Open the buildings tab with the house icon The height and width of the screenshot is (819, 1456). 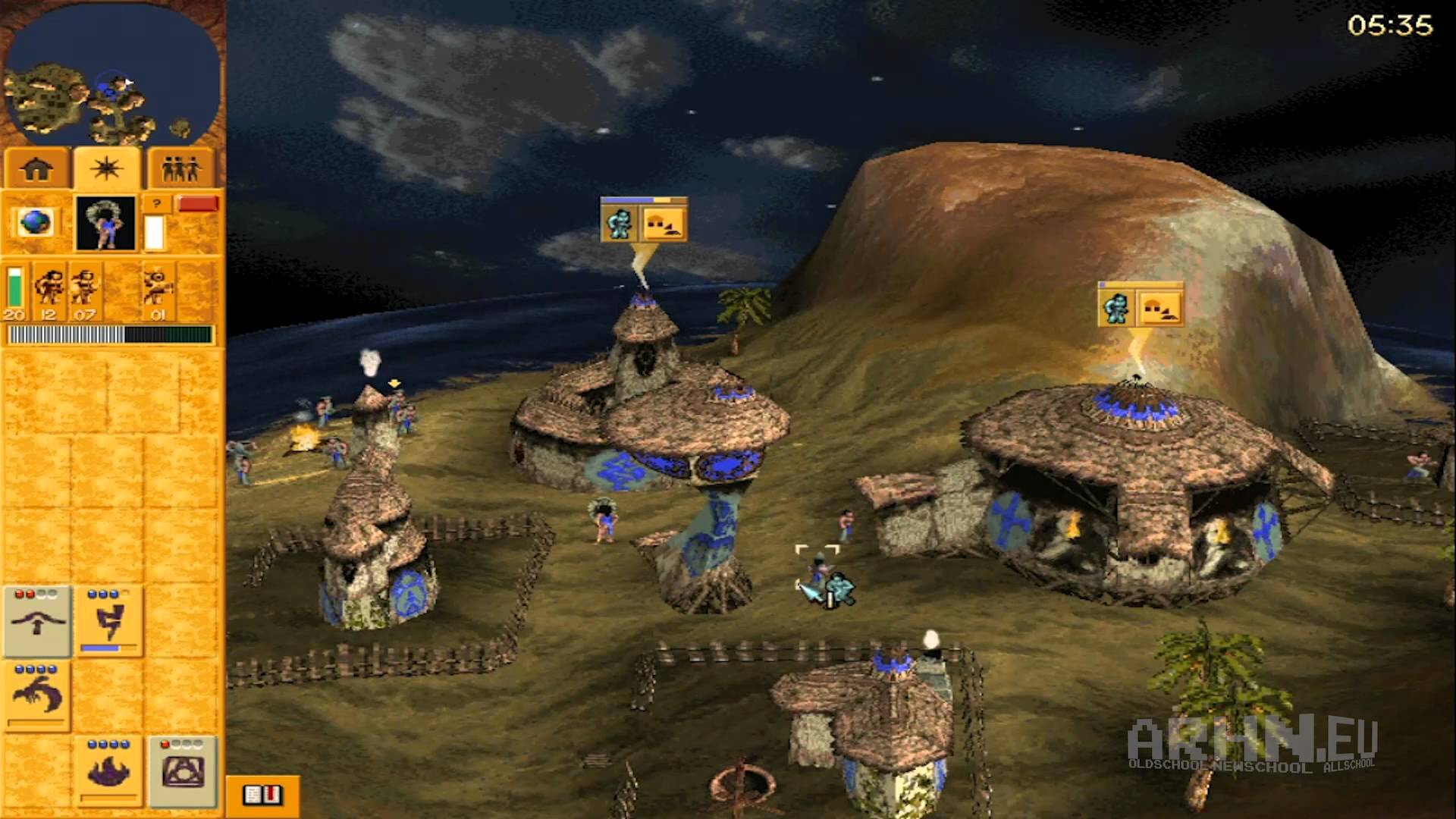(x=37, y=169)
